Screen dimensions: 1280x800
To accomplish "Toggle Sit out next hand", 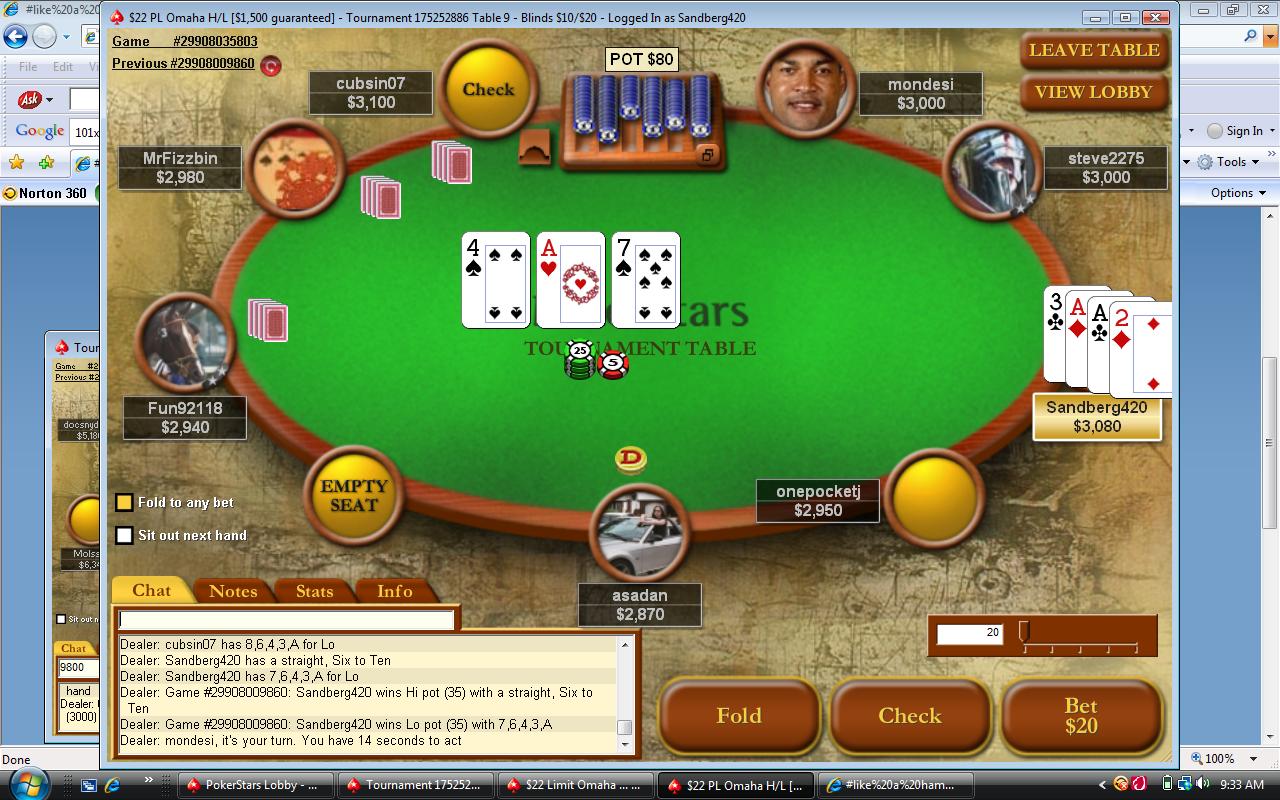I will coord(125,536).
